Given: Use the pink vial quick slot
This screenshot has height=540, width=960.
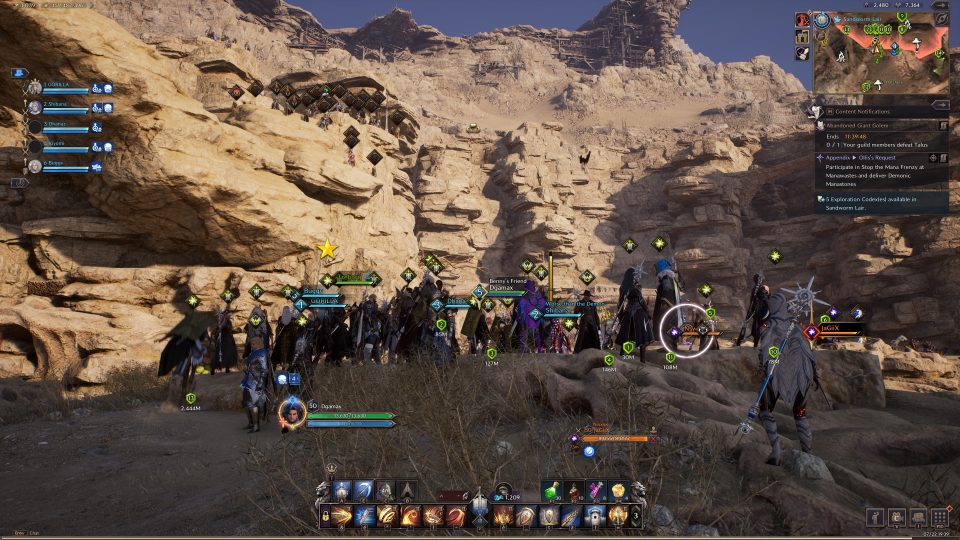Looking at the screenshot, I should pos(596,491).
